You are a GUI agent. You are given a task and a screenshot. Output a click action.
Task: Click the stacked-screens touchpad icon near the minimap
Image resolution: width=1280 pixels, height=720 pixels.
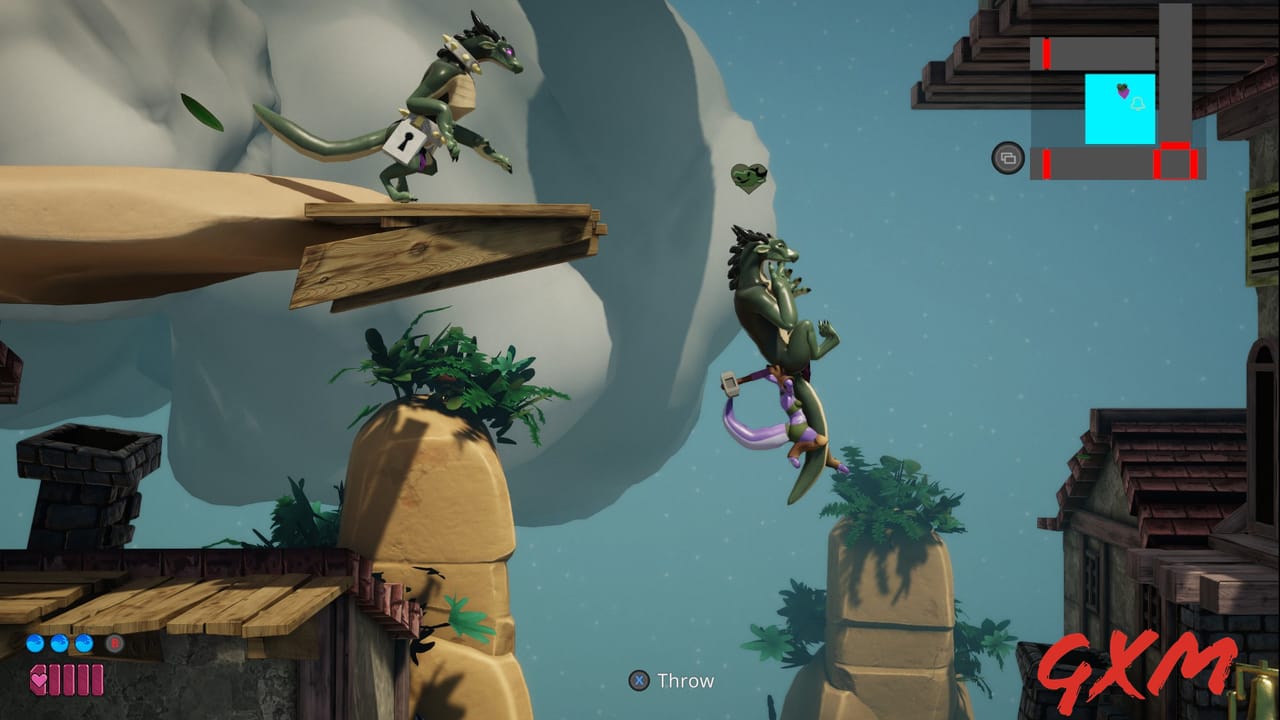point(1009,158)
